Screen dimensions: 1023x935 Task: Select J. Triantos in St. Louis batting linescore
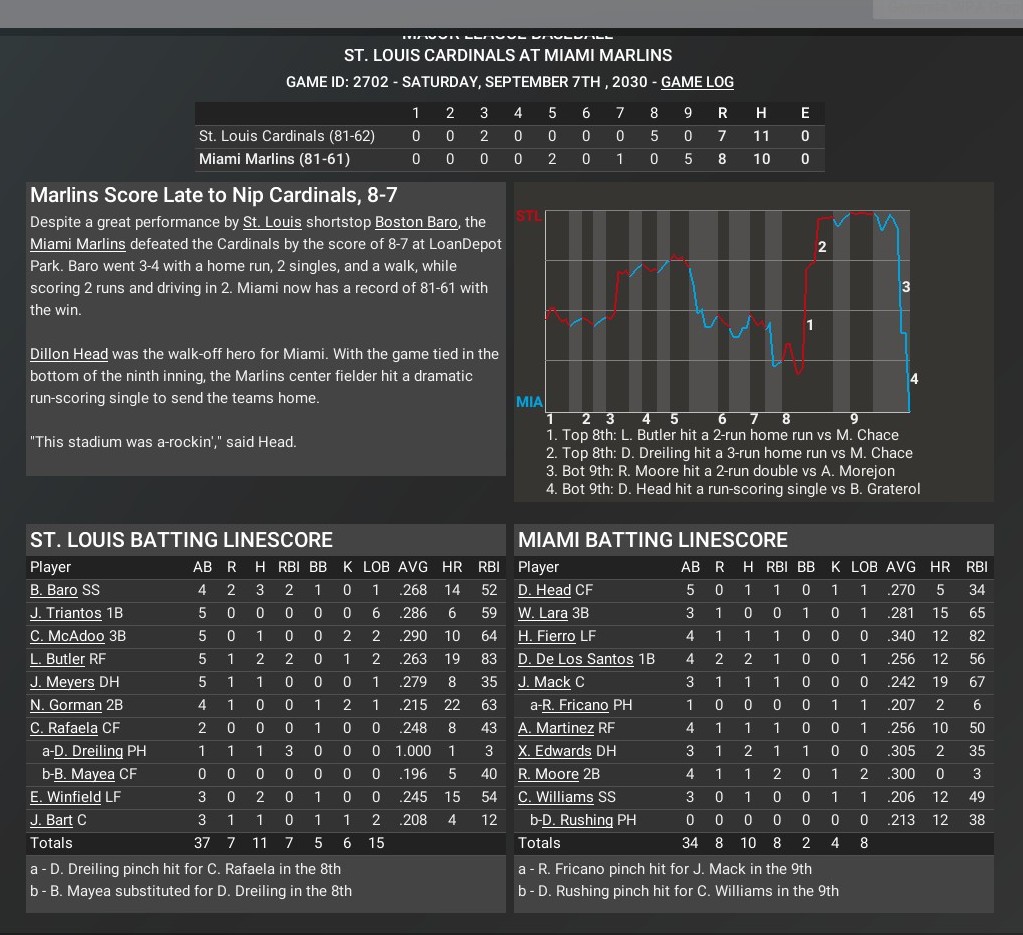(x=66, y=613)
